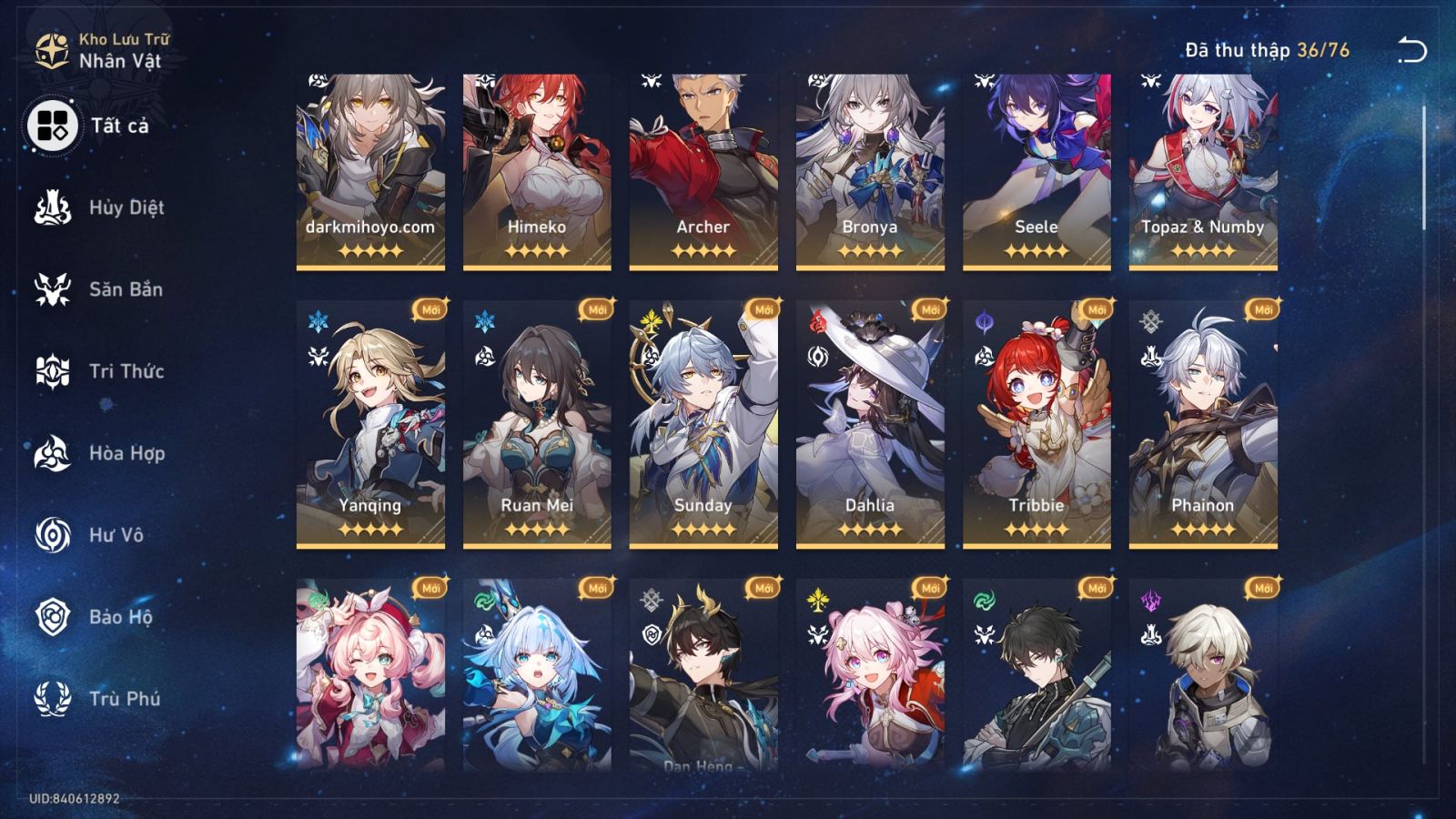The width and height of the screenshot is (1456, 819).
Task: Select the Săn Bắn (Hunt) path filter icon
Action: [x=54, y=289]
